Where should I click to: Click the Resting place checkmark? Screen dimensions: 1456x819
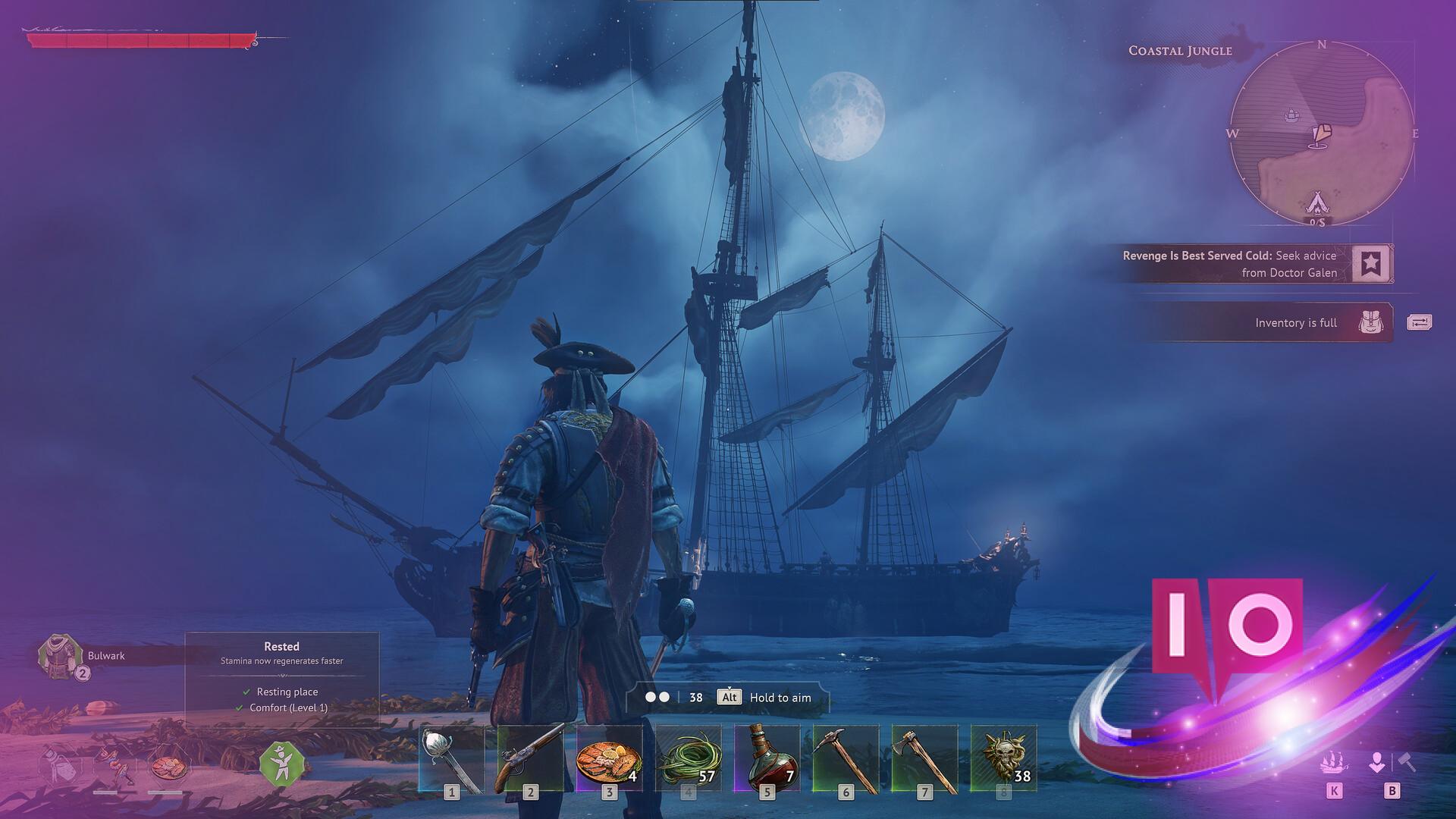pyautogui.click(x=246, y=692)
